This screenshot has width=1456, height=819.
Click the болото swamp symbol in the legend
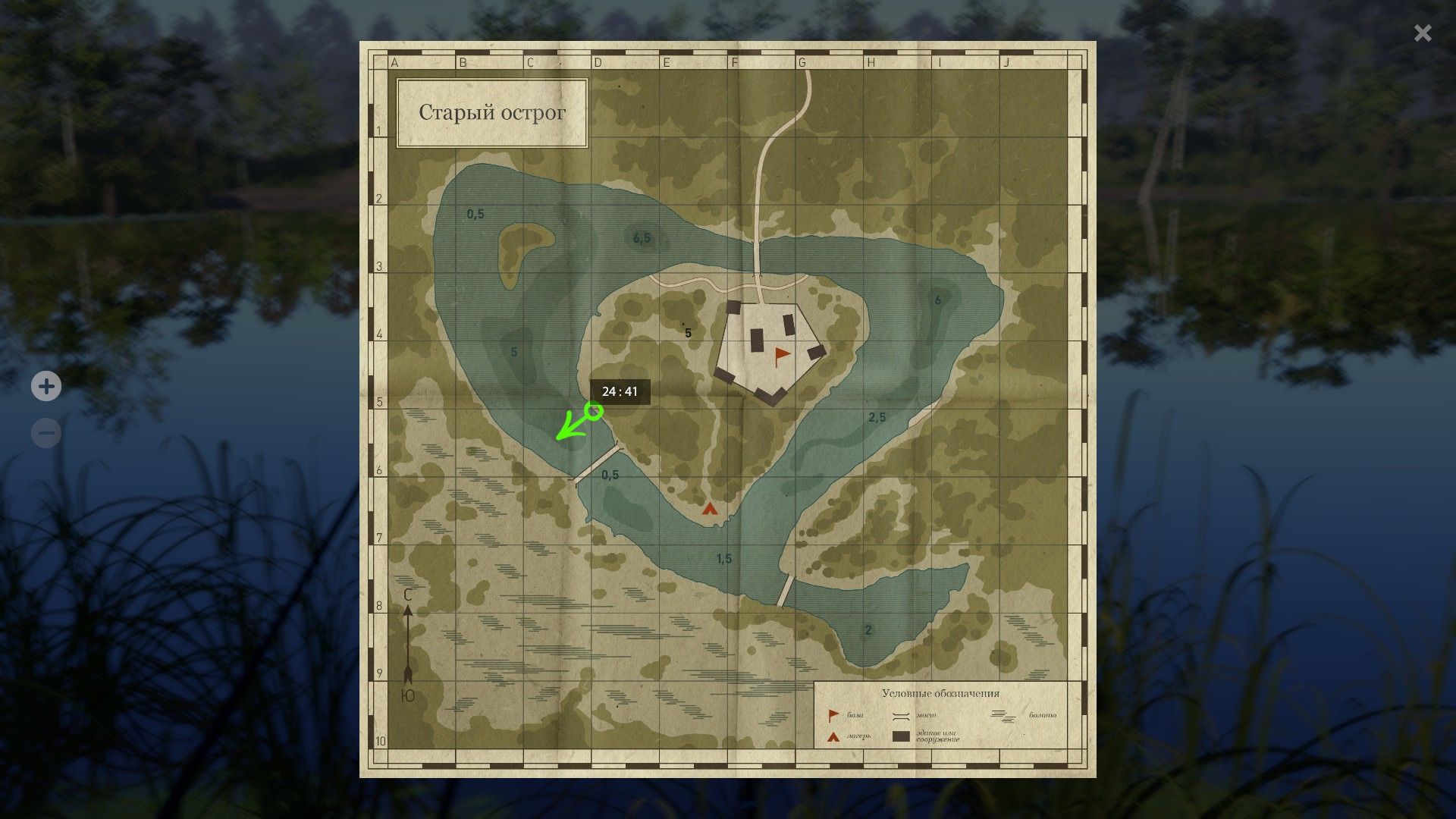(x=1003, y=715)
